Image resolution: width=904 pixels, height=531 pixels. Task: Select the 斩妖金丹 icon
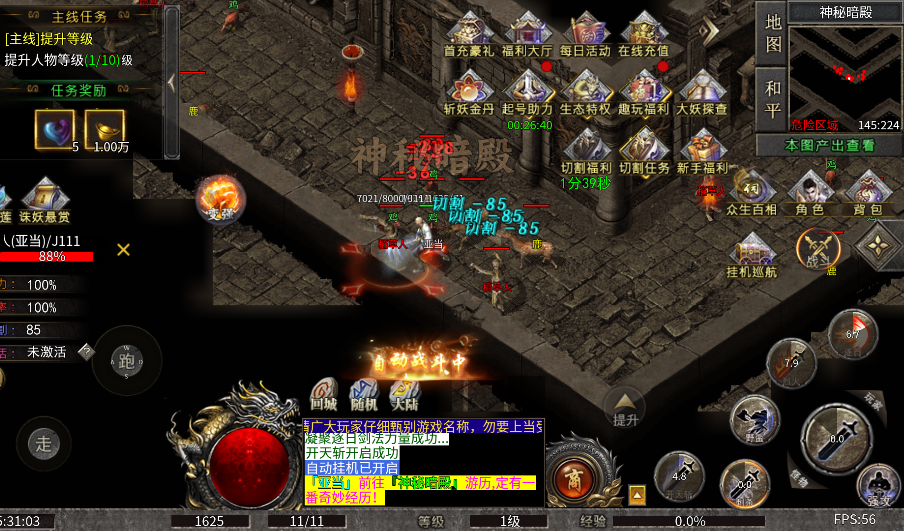[x=470, y=92]
